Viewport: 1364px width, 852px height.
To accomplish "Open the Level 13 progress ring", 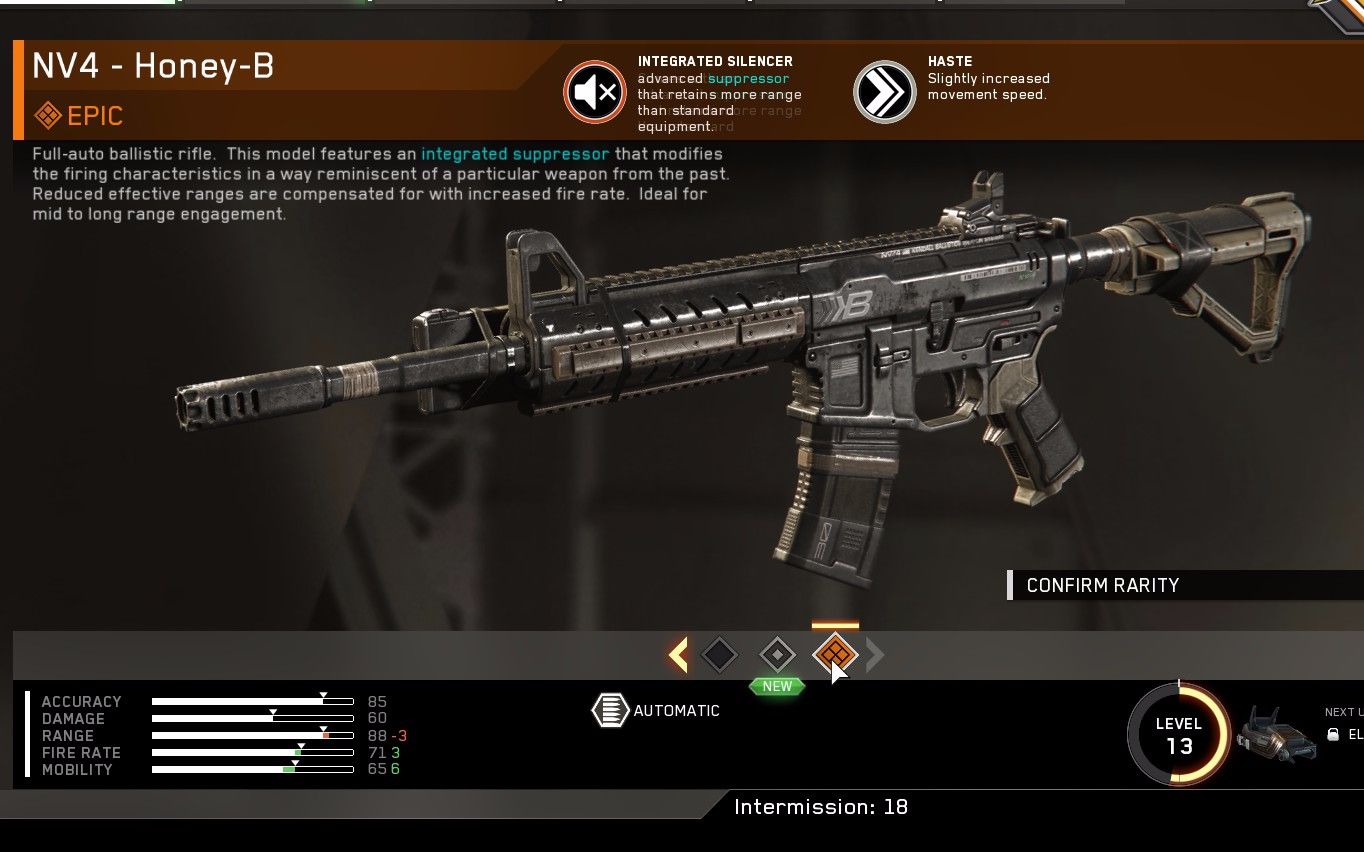I will (x=1179, y=735).
